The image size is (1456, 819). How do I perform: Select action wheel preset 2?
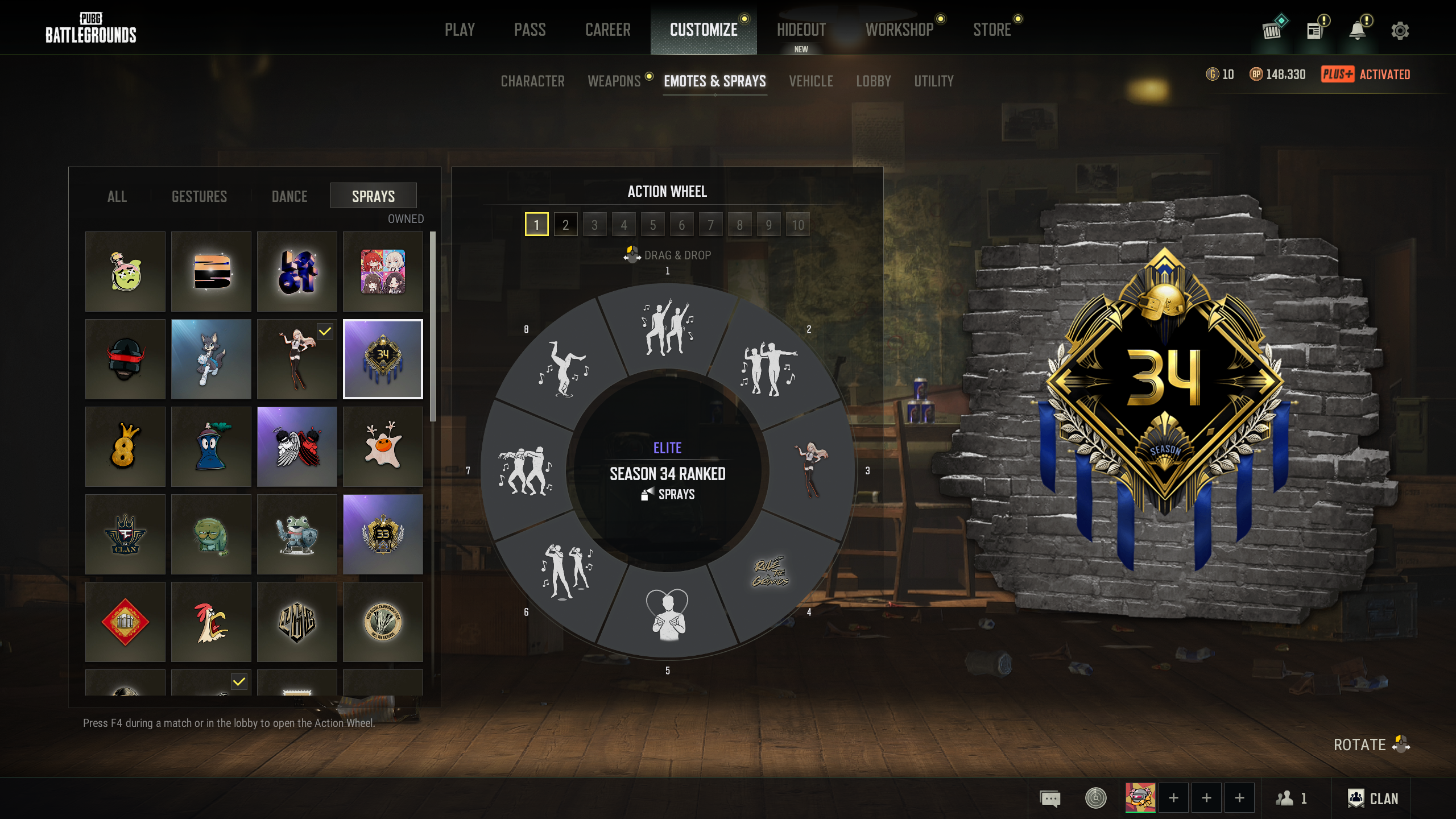(565, 225)
